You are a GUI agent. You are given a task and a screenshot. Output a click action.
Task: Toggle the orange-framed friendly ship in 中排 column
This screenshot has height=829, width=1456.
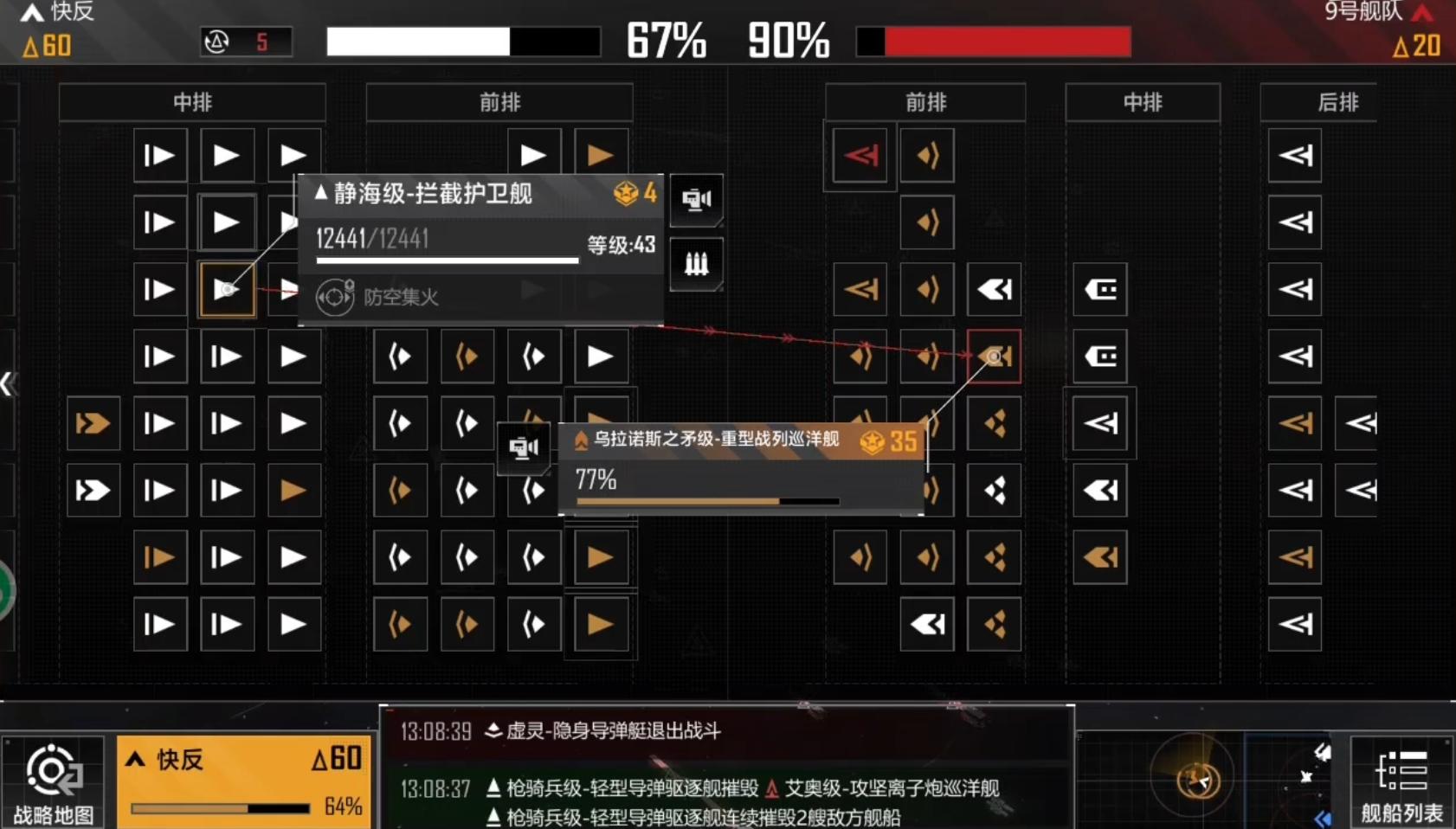227,289
